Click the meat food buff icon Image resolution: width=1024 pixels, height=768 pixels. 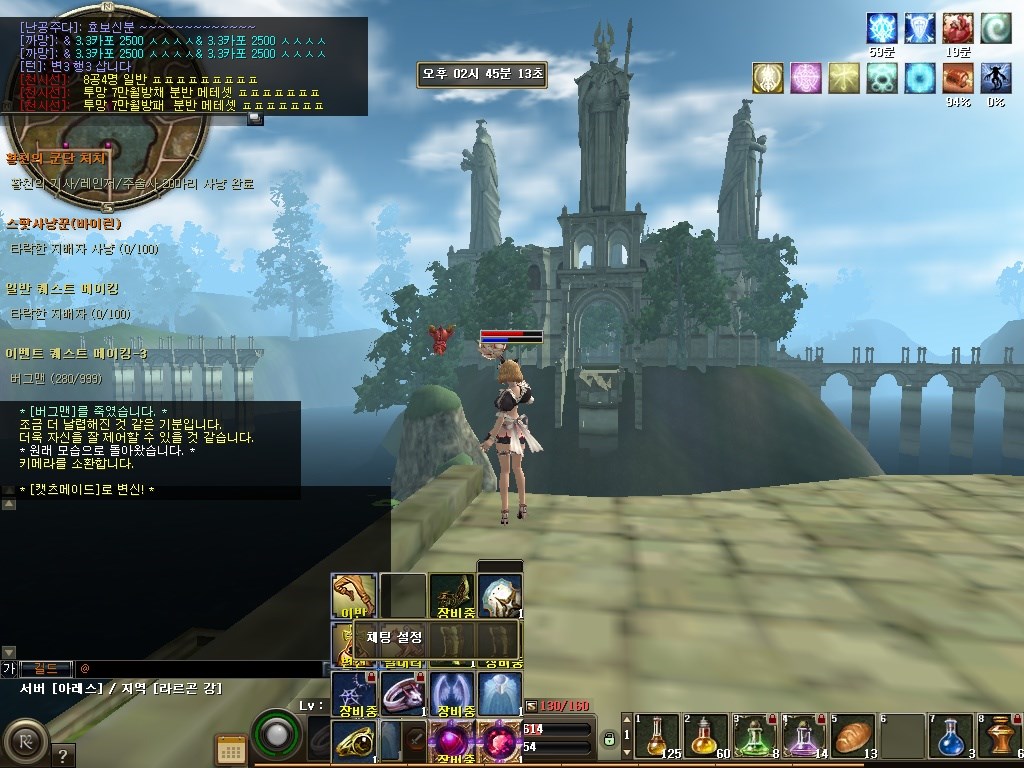click(x=958, y=78)
